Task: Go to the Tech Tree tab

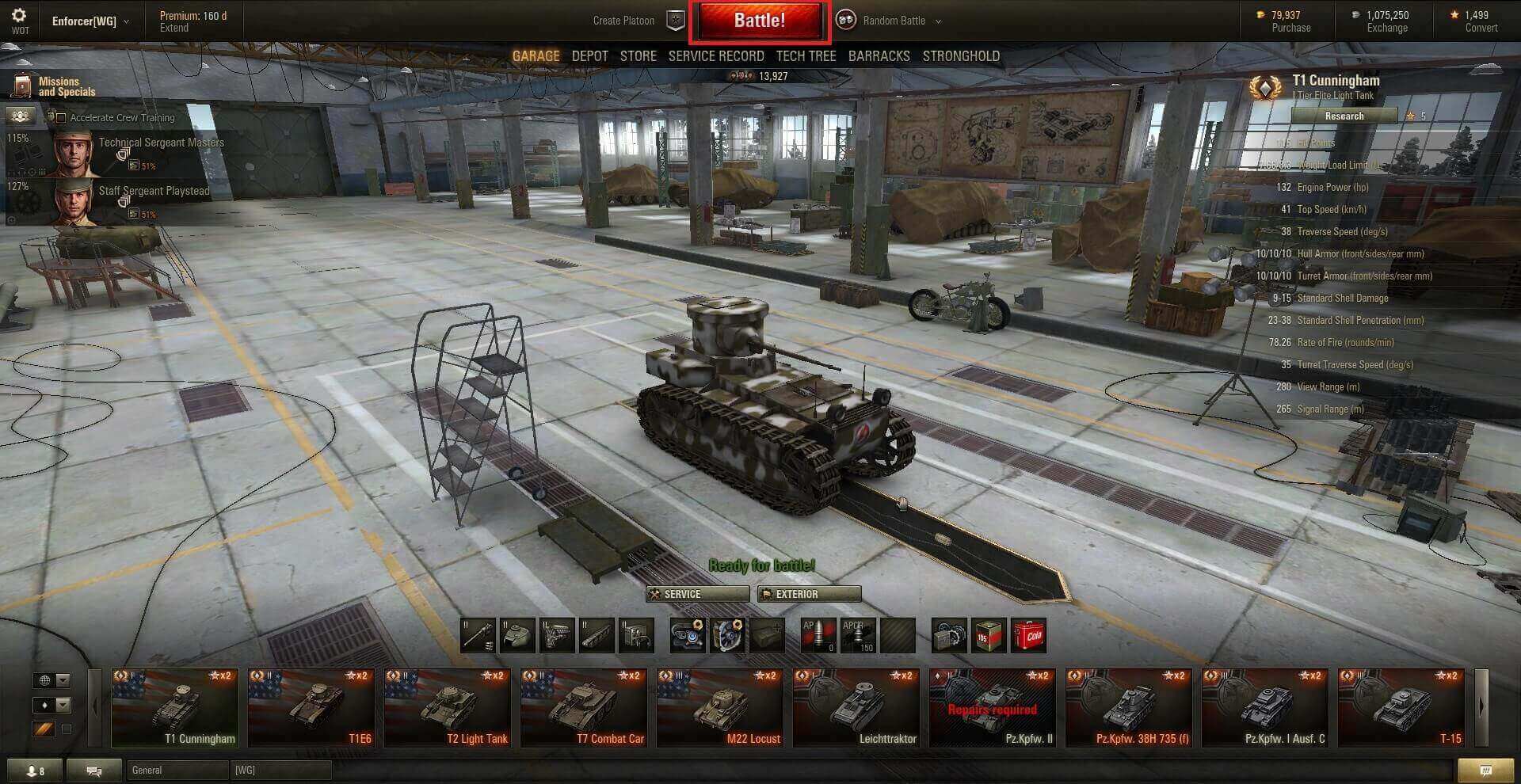Action: 806,56
